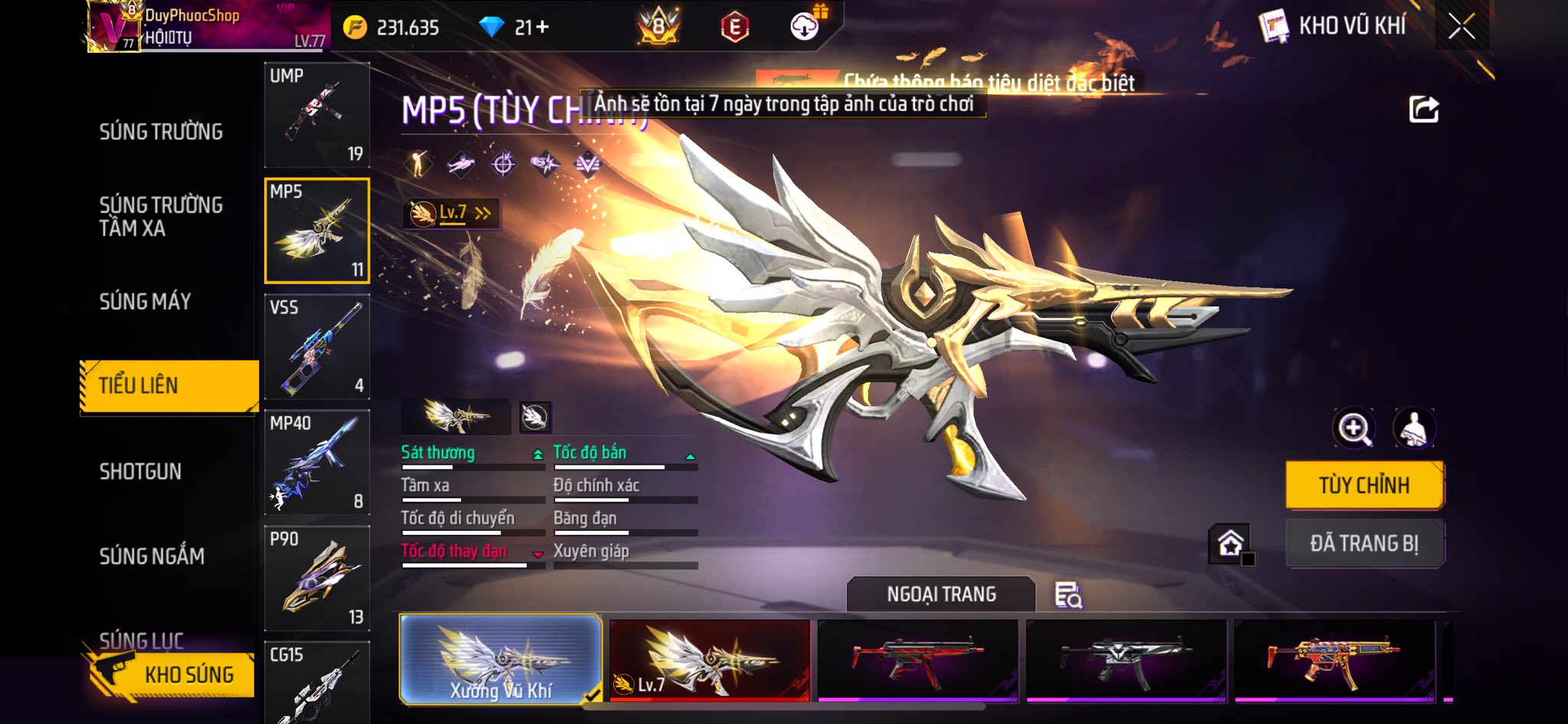Open the NGOẠI TRANG tab
Image resolution: width=1568 pixels, height=724 pixels.
941,595
